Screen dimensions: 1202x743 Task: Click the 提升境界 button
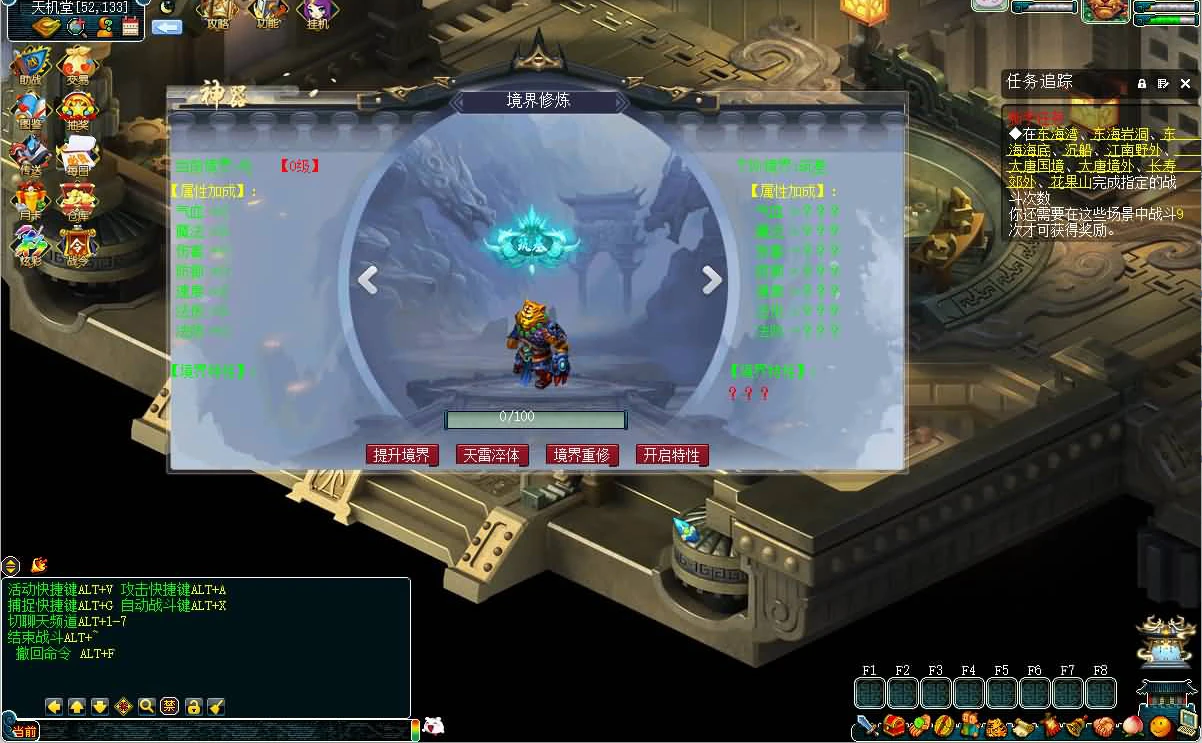pos(402,455)
